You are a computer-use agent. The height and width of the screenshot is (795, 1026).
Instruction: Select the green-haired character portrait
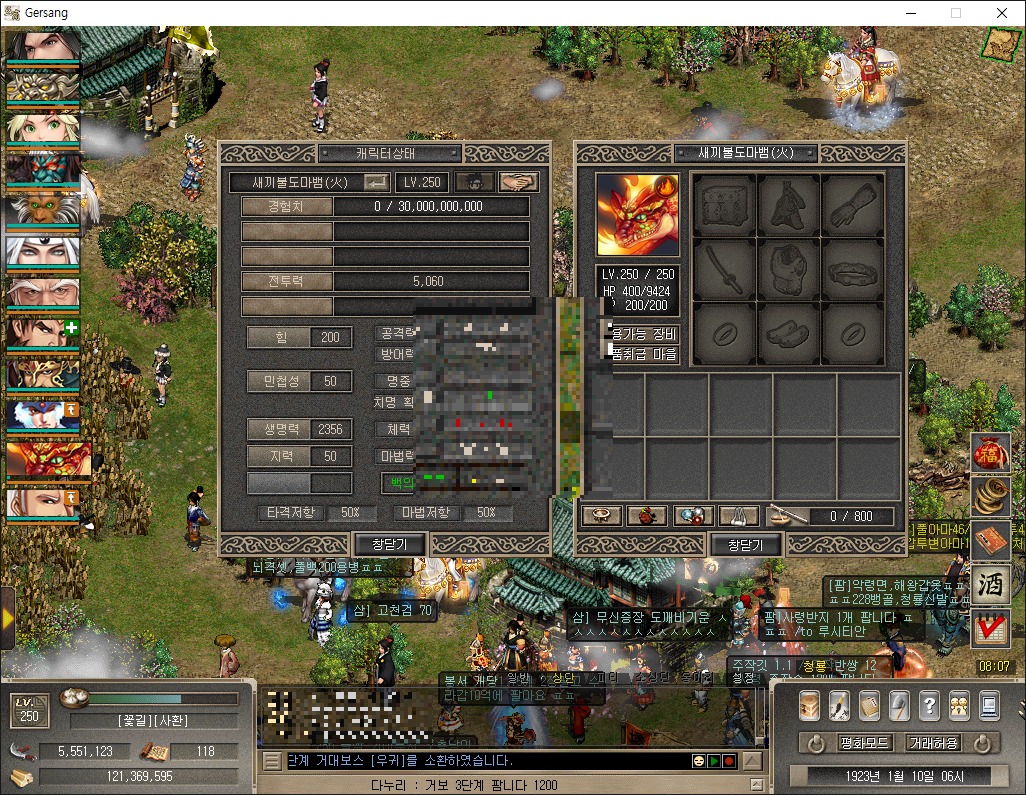43,125
